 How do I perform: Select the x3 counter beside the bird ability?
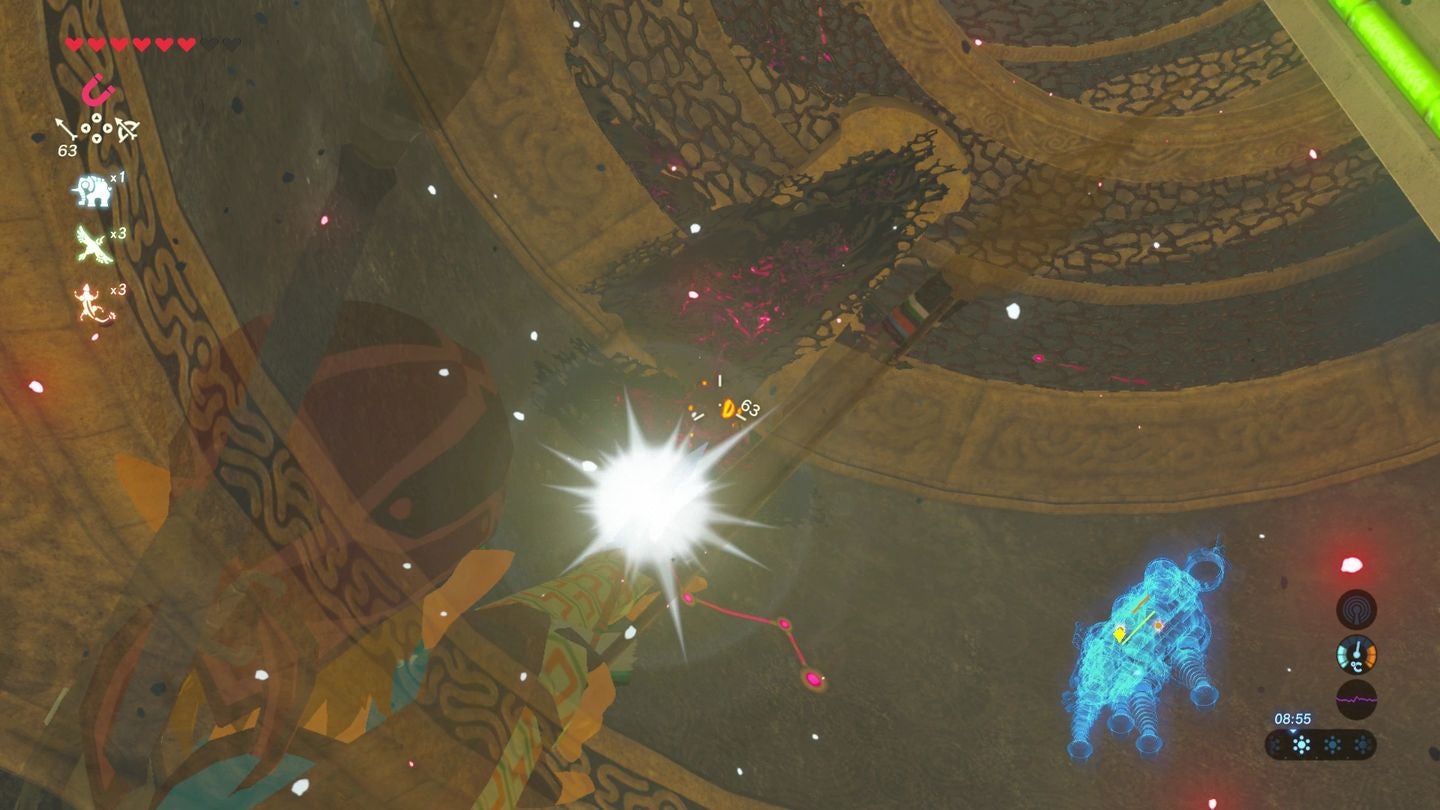click(x=118, y=235)
